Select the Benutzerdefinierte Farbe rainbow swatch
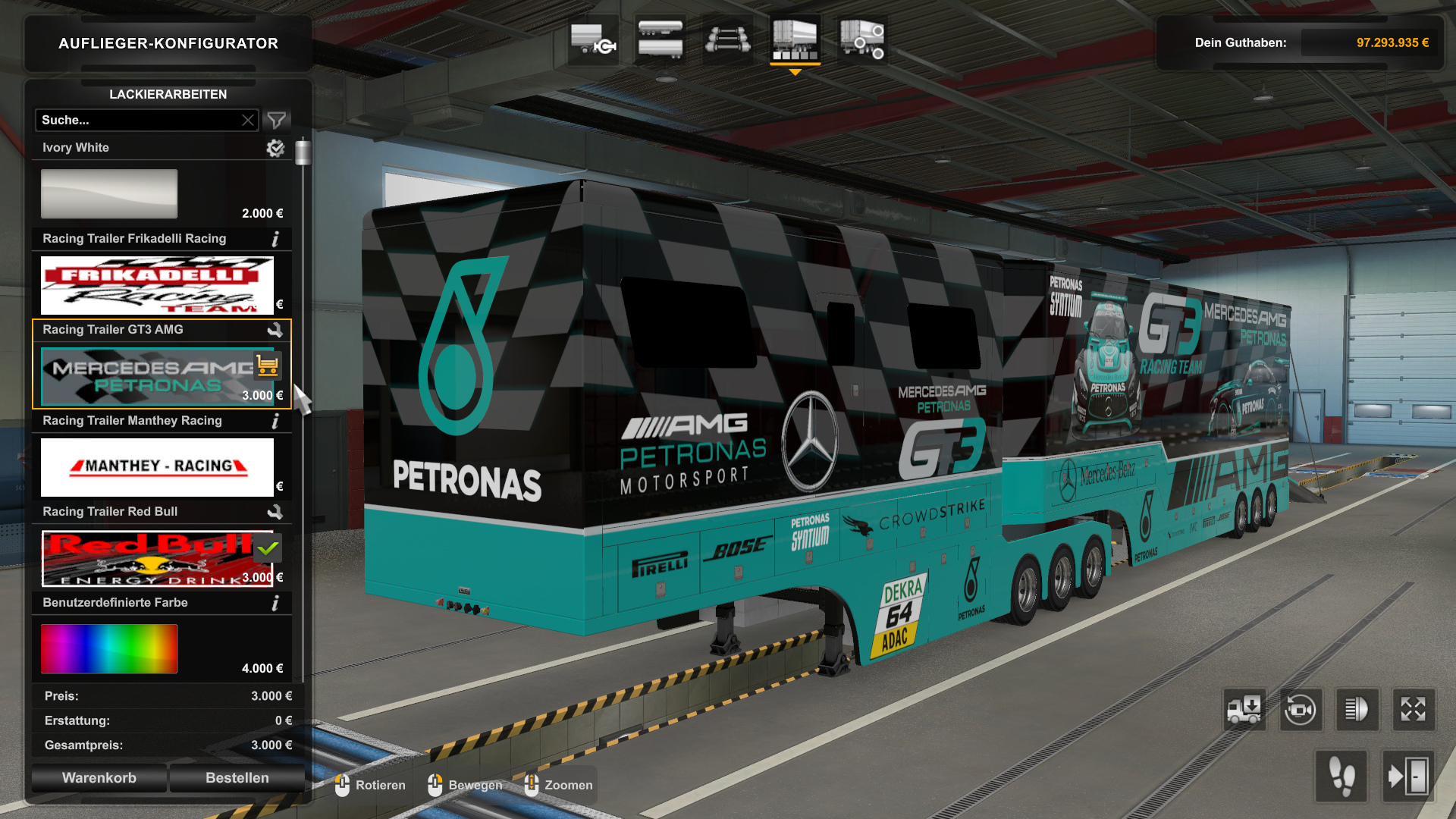Image resolution: width=1456 pixels, height=819 pixels. pos(109,649)
